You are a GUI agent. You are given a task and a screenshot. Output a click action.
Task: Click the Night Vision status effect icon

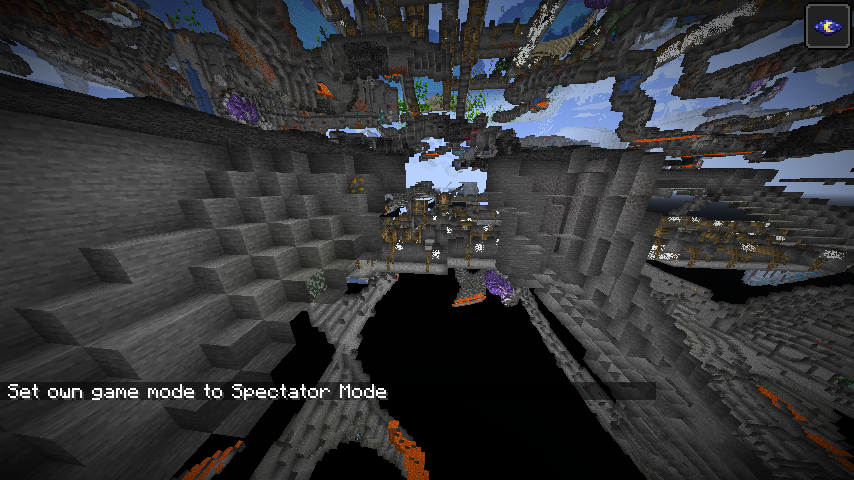coord(827,26)
